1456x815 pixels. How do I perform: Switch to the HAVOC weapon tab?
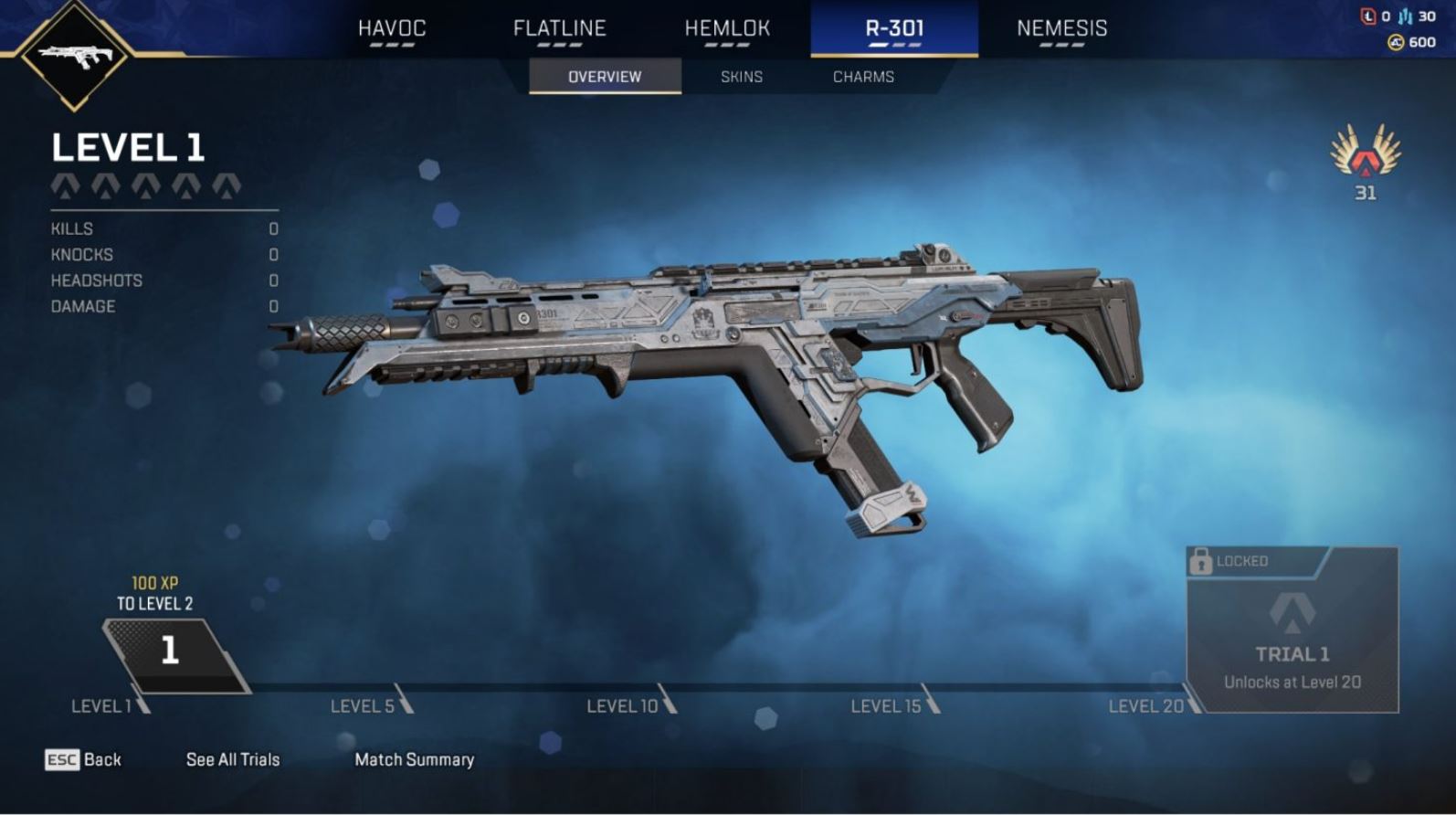click(x=393, y=28)
